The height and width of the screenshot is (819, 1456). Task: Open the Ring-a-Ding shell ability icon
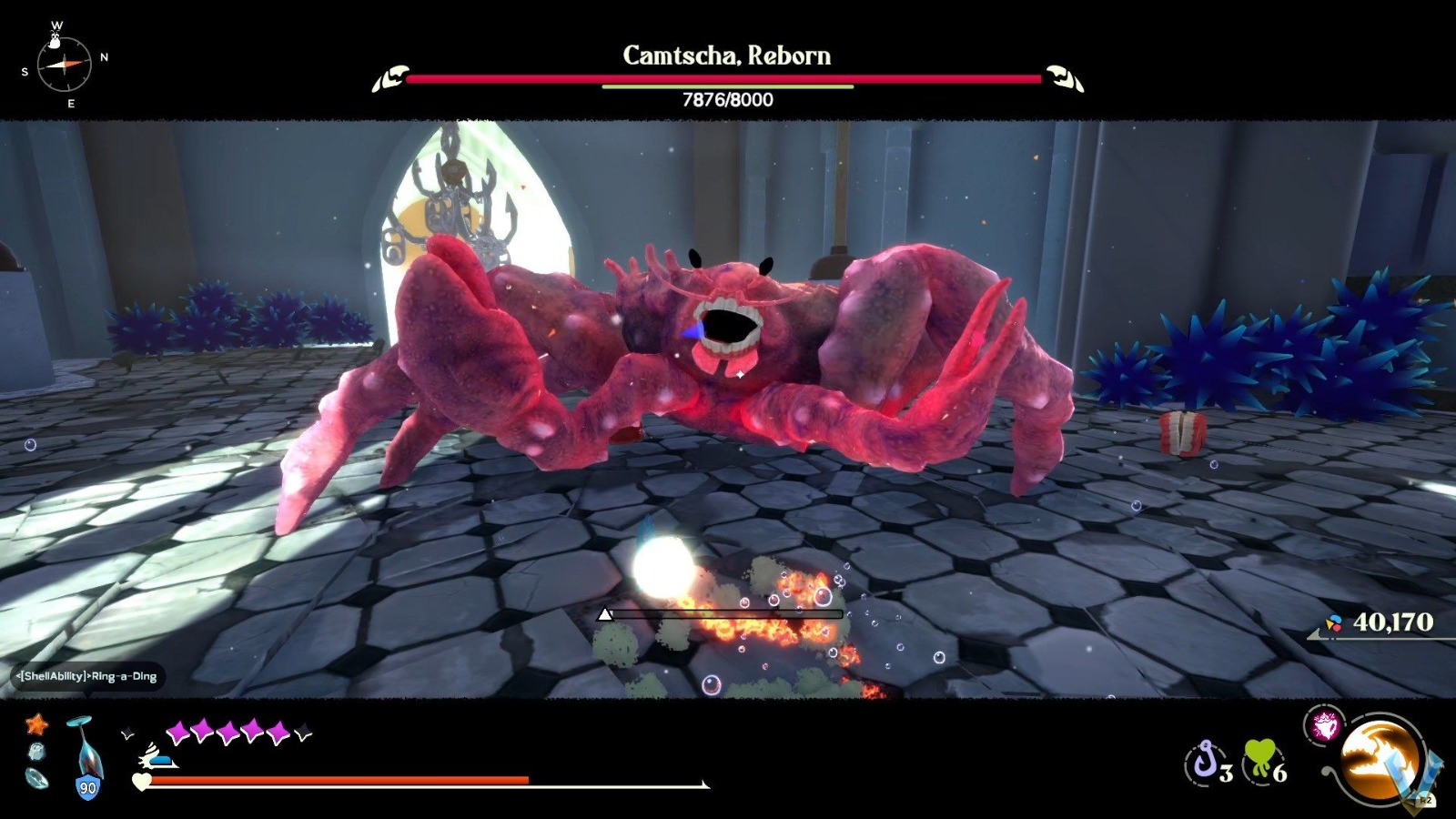[1326, 725]
